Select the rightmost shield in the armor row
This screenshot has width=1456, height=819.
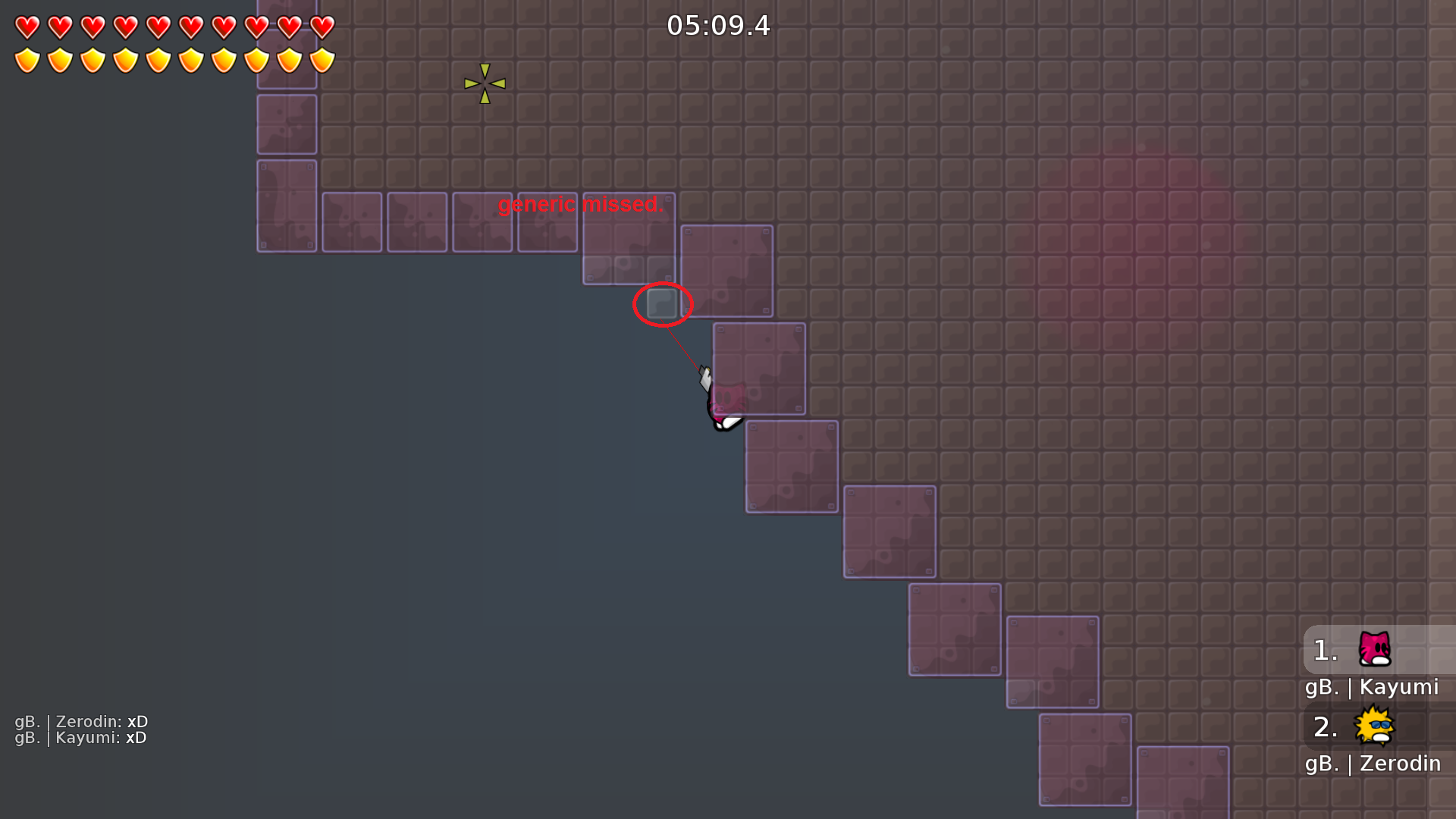(x=321, y=59)
